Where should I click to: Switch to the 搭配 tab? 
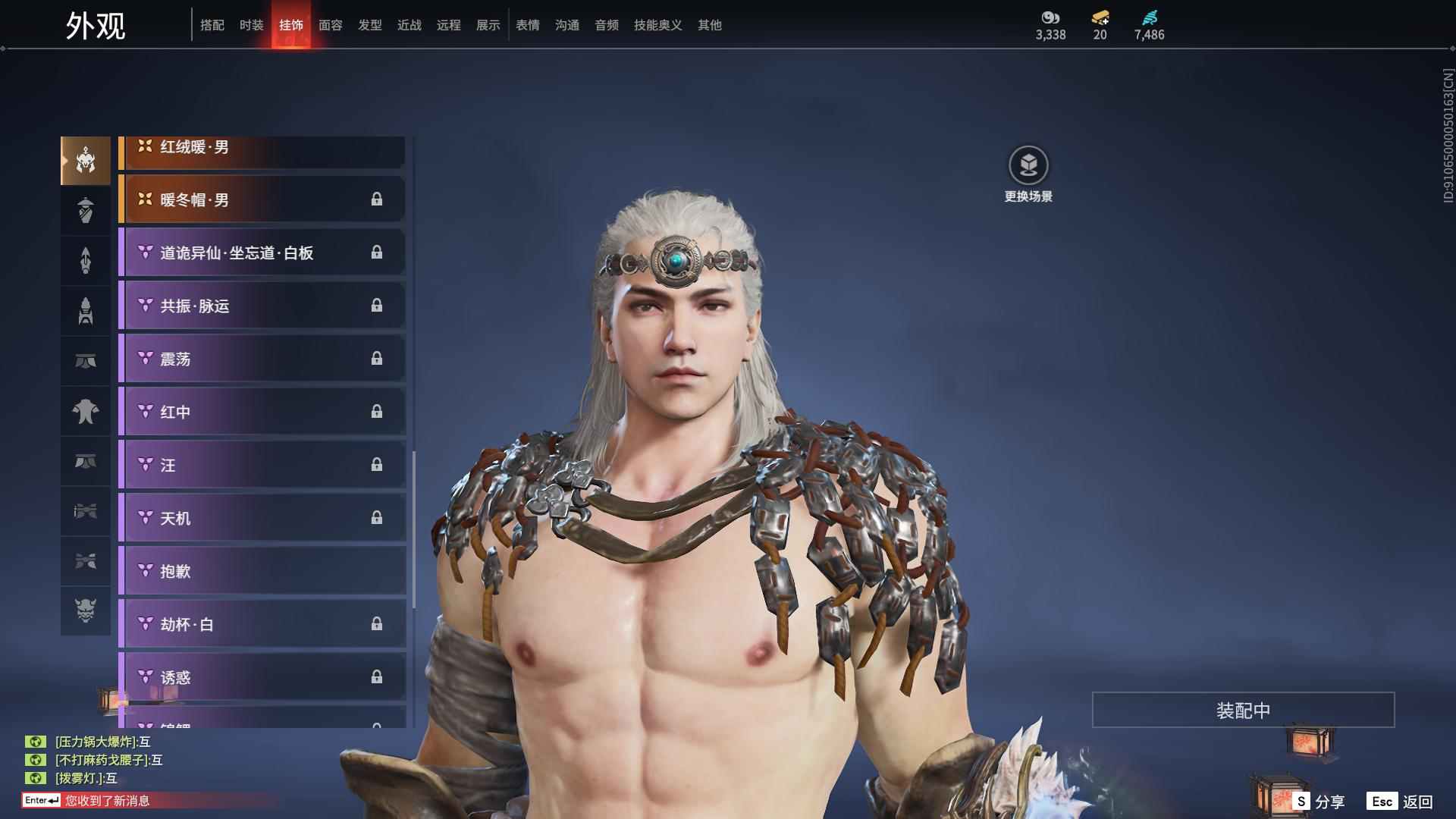212,25
